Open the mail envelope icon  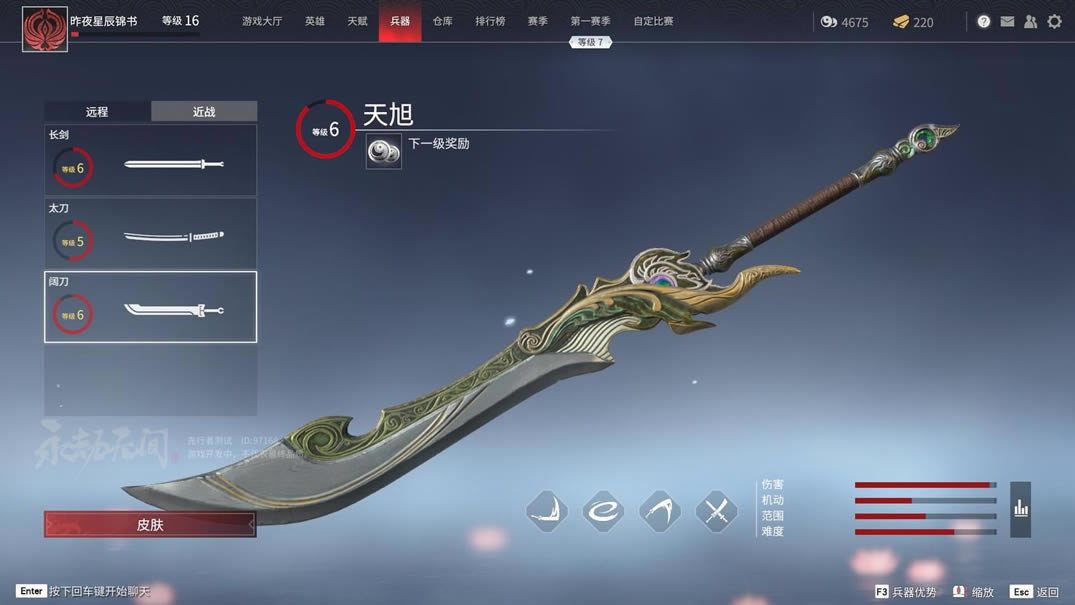click(x=1007, y=21)
